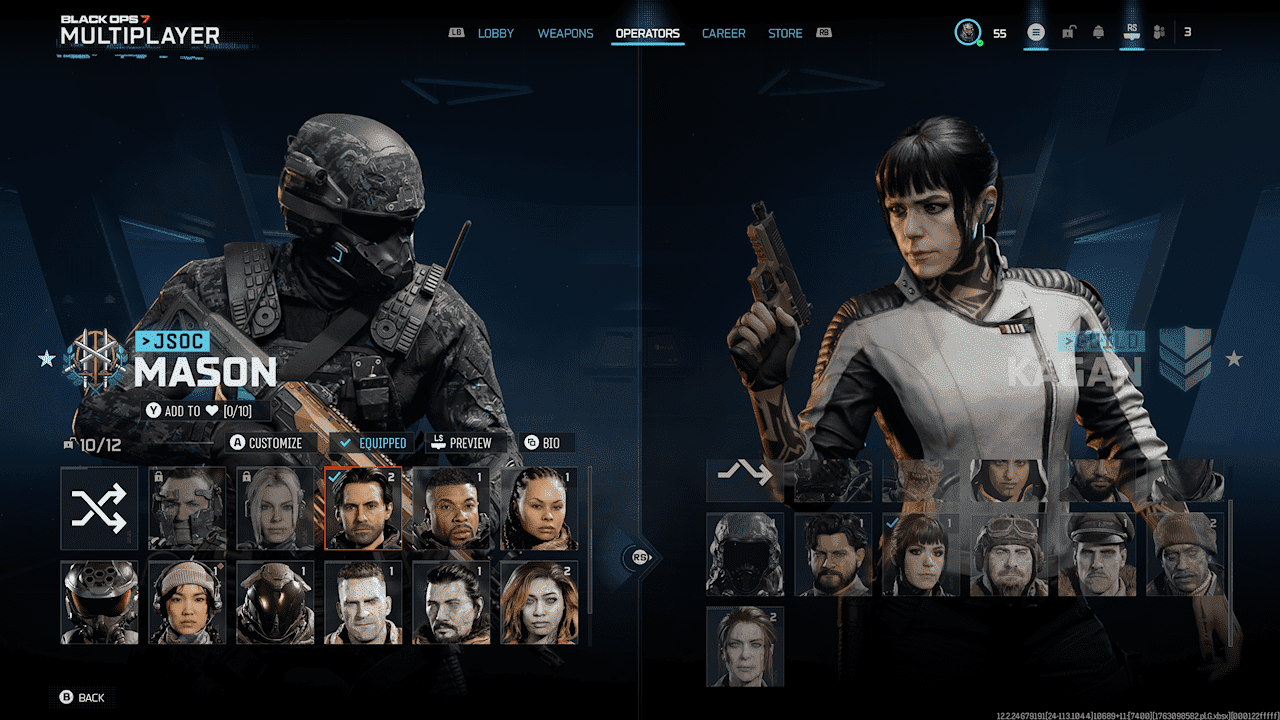
Task: Switch to the WEAPONS tab
Action: (x=565, y=33)
